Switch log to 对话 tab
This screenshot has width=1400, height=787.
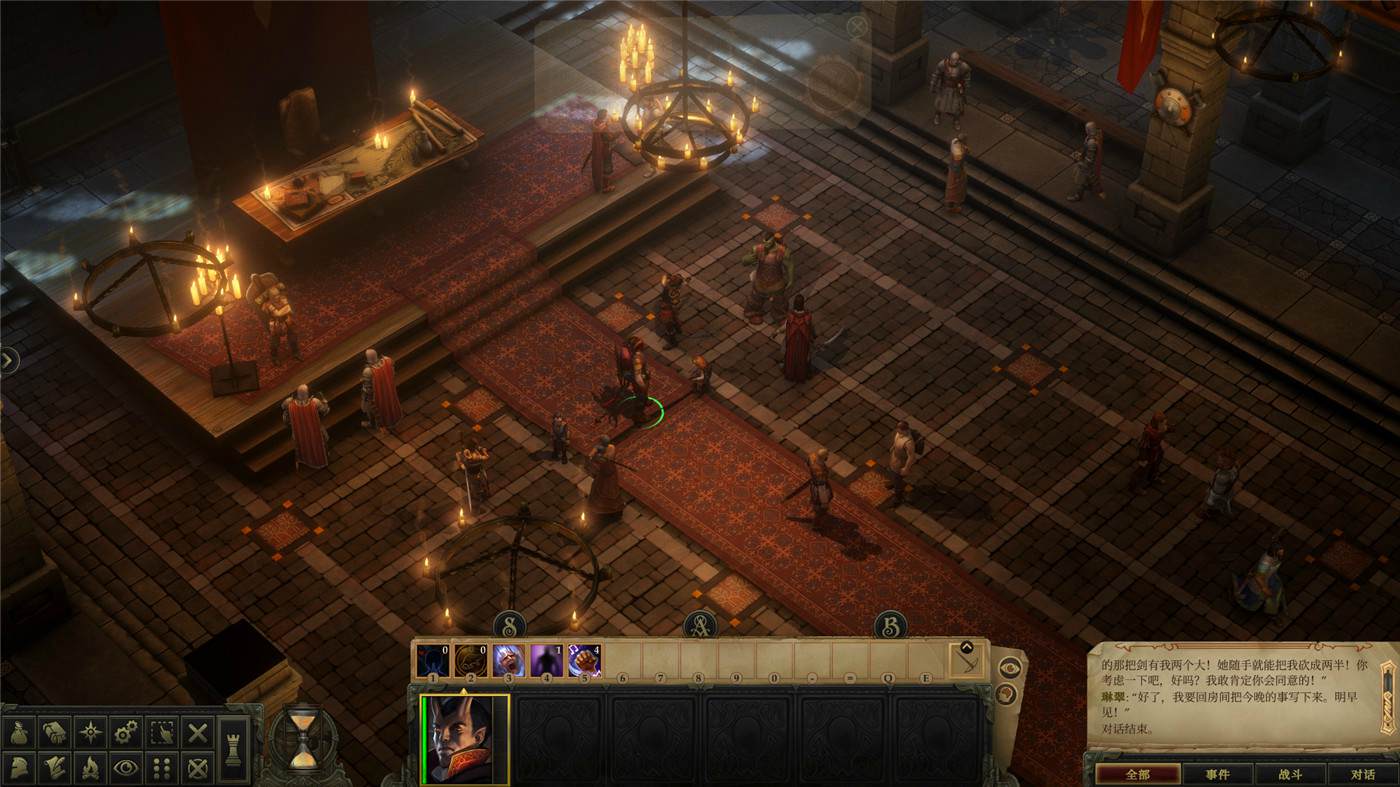(1362, 774)
